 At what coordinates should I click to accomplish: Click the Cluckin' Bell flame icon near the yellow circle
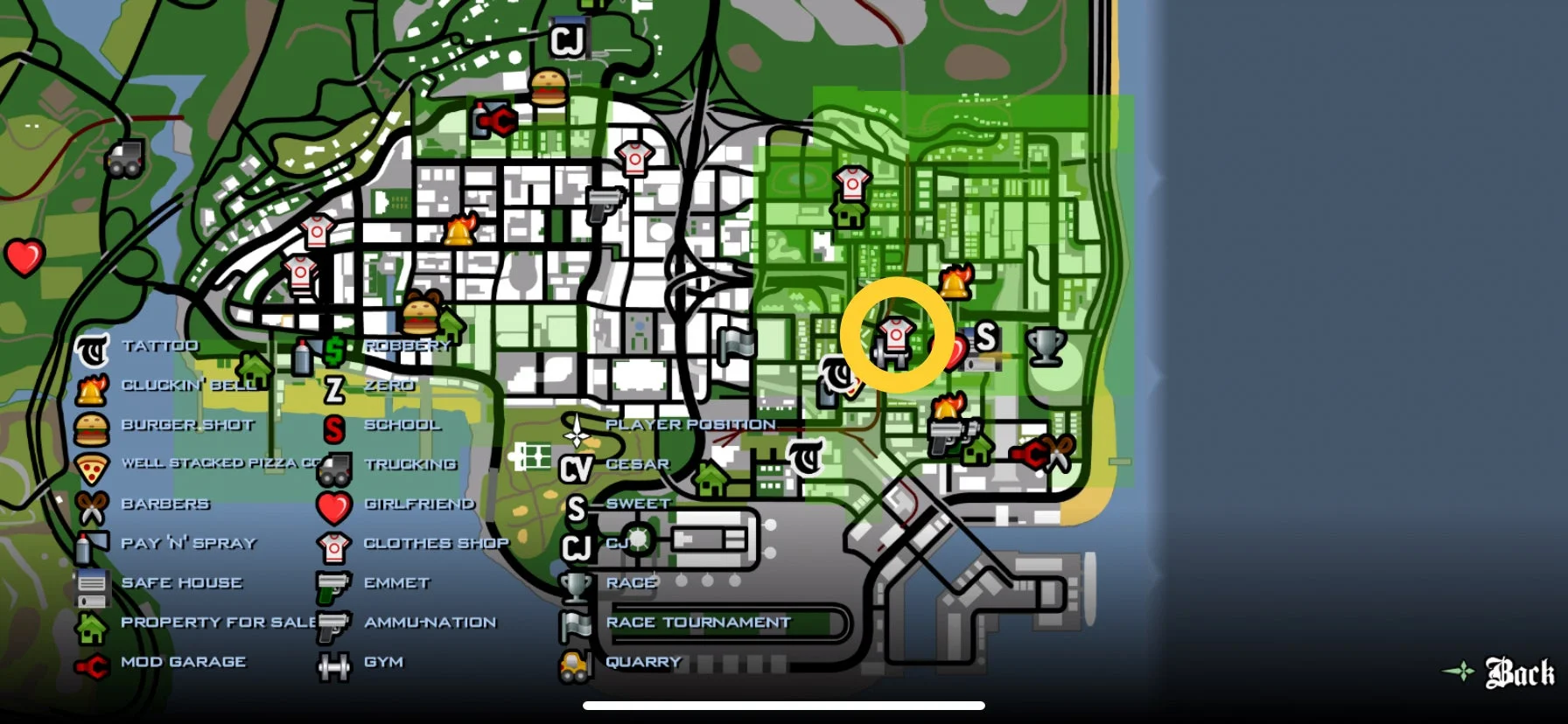click(x=955, y=280)
